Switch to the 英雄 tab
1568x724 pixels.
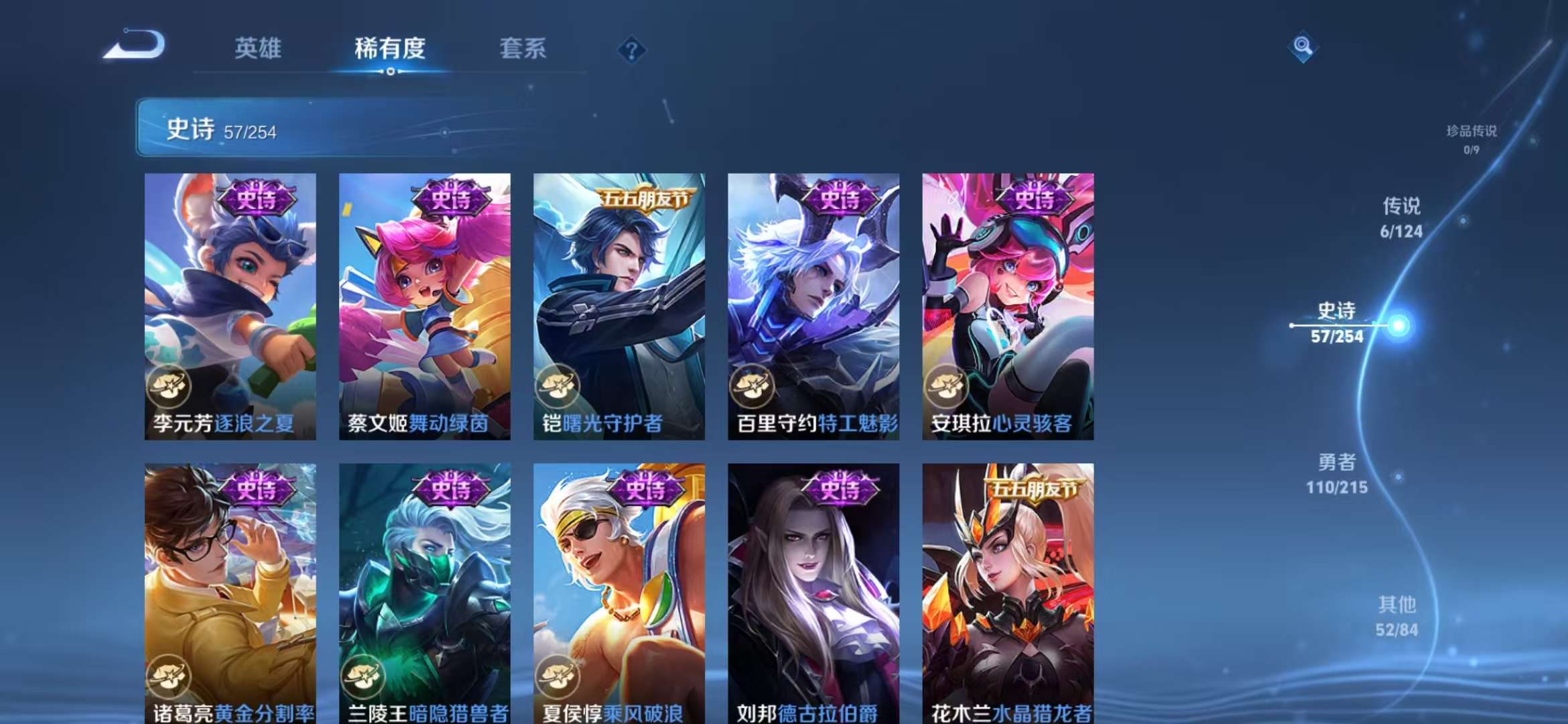click(259, 49)
